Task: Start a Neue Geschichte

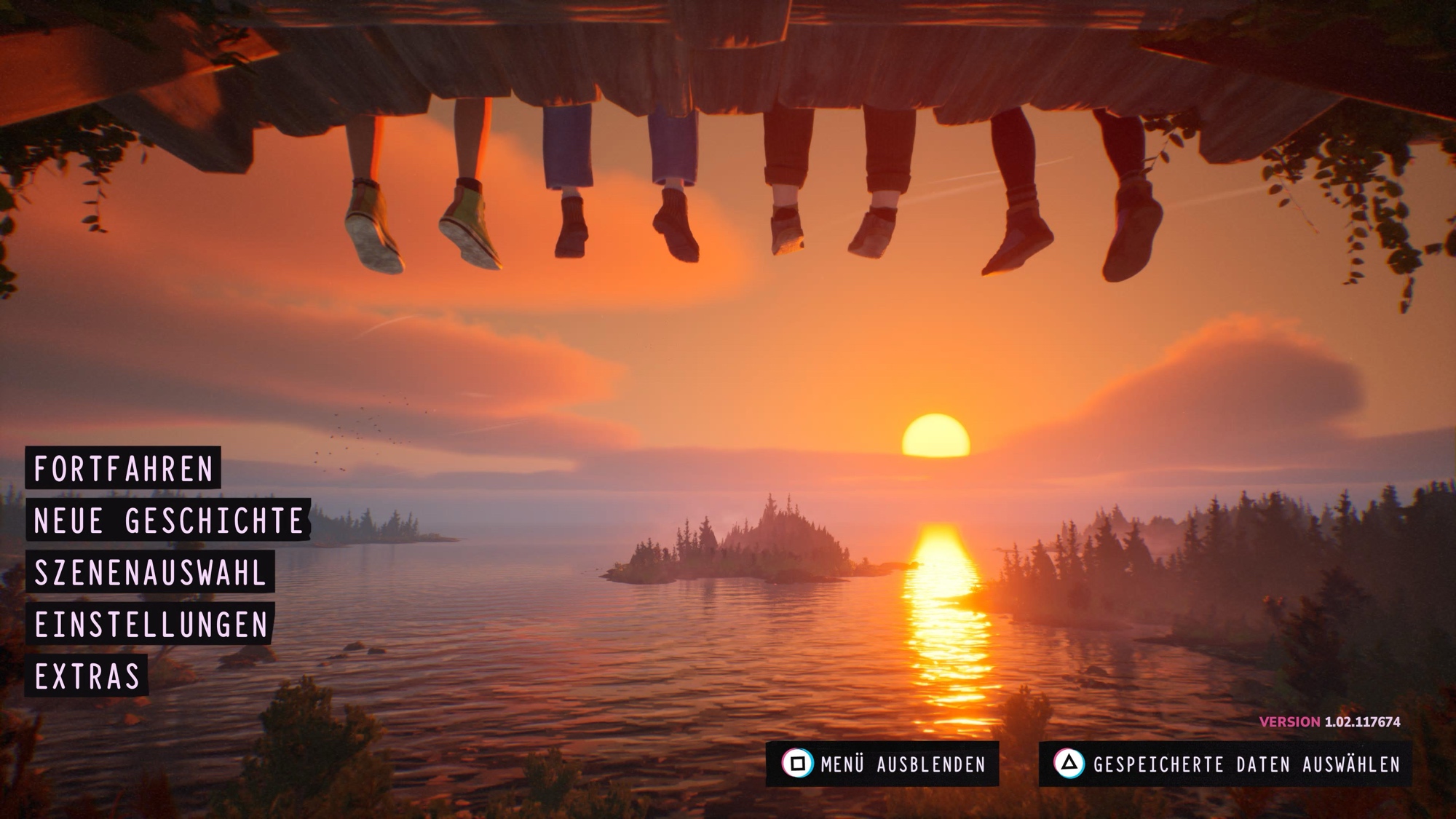Action: pos(168,521)
